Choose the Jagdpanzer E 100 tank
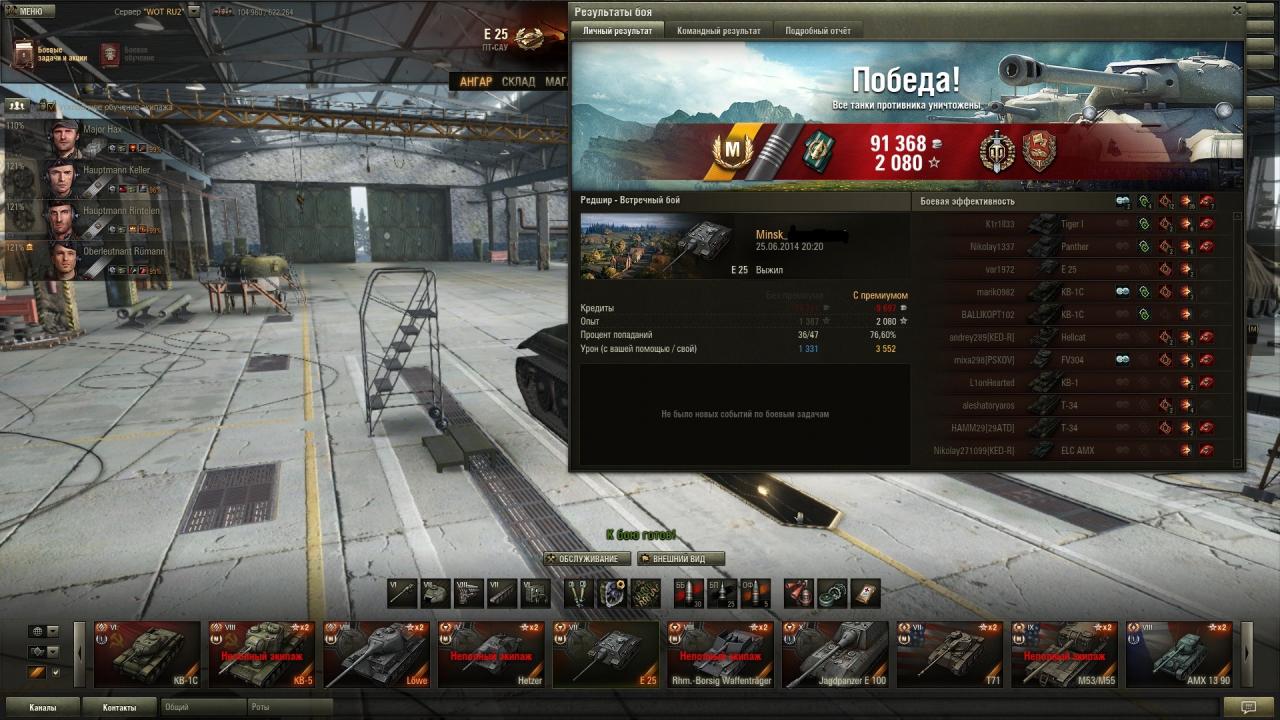The image size is (1280, 720). [x=834, y=654]
